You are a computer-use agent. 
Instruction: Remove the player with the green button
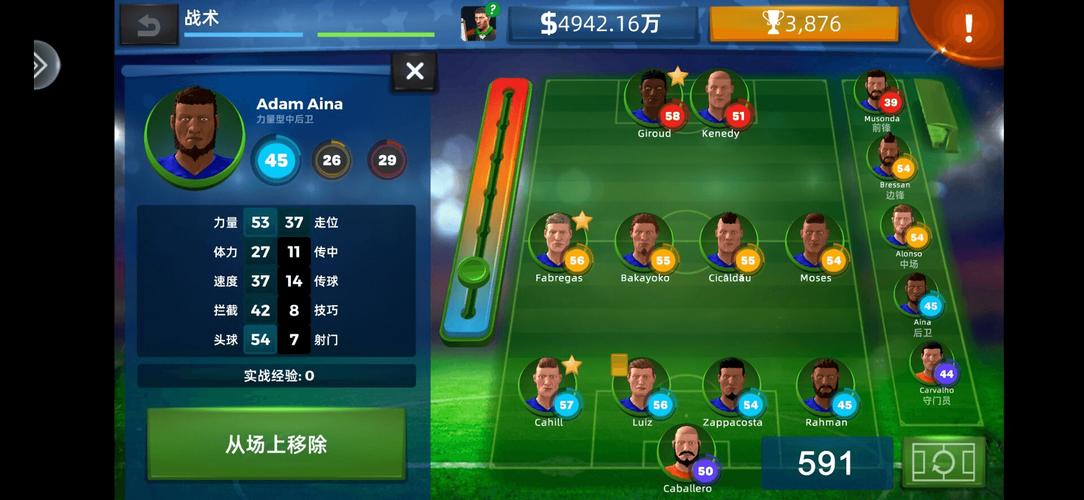tap(276, 443)
